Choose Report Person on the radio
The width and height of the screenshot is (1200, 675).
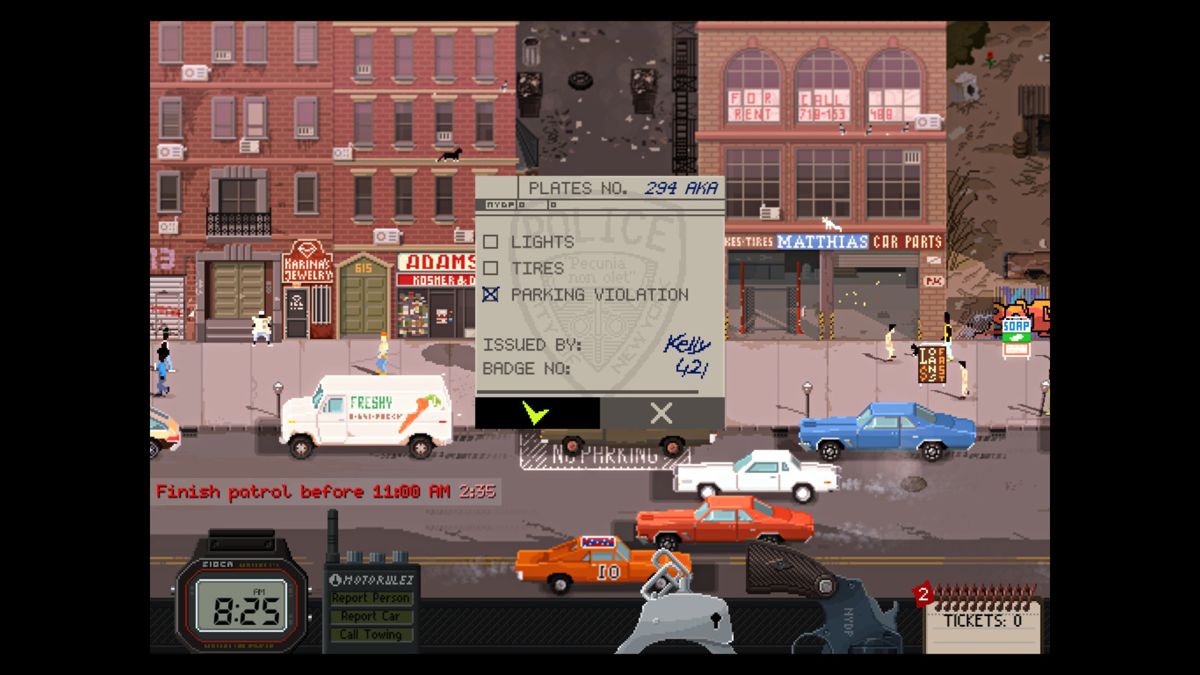pos(370,598)
